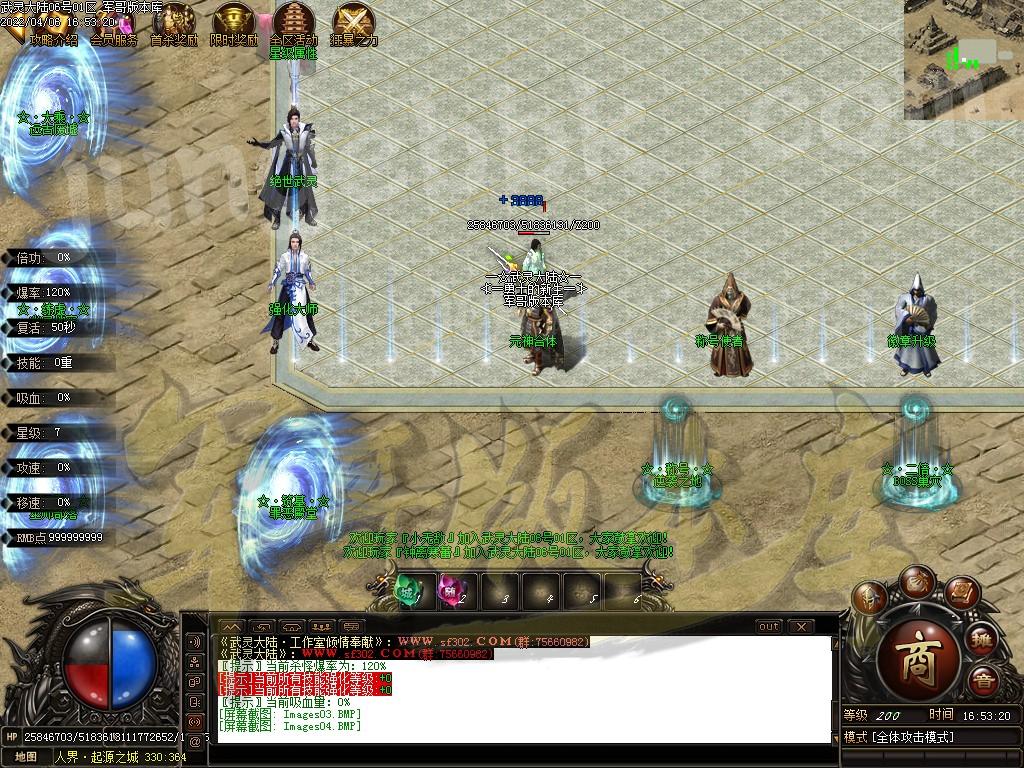Open the helmet character equipment button
This screenshot has width=1024, height=768.
pyautogui.click(x=870, y=598)
